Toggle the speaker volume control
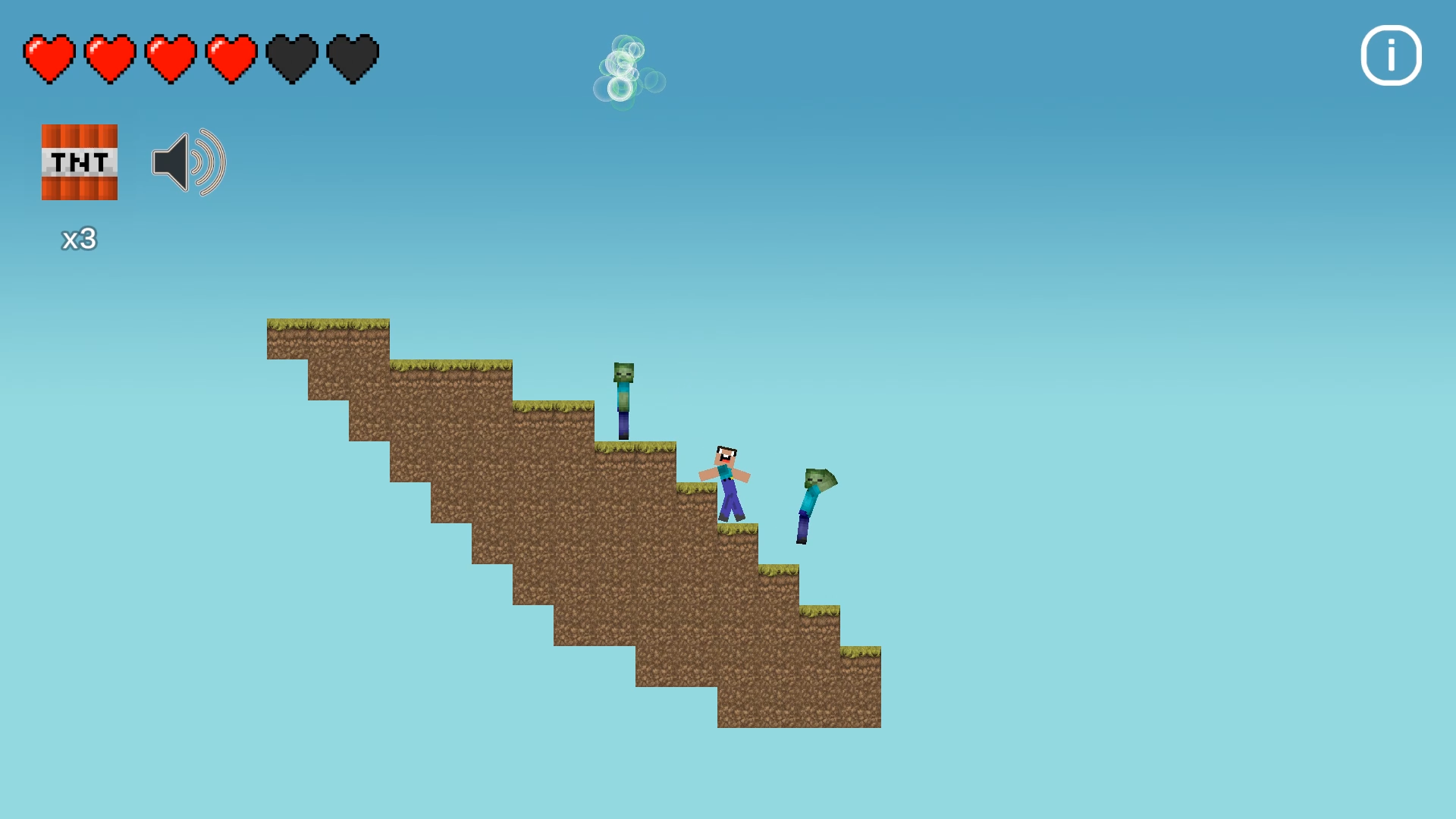This screenshot has height=819, width=1456. [x=188, y=162]
